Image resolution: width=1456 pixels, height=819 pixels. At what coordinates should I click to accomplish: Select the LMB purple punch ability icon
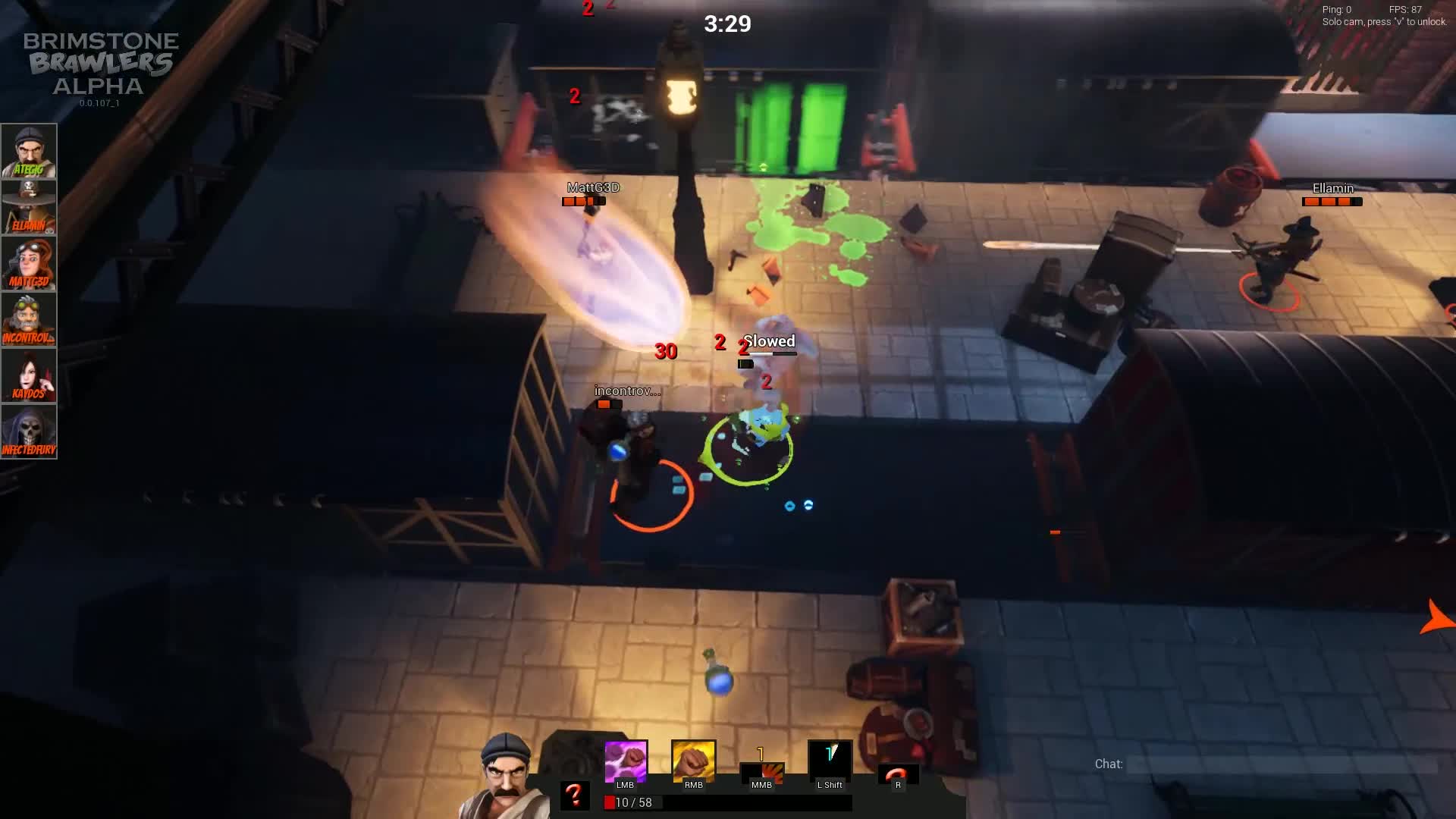[x=625, y=758]
